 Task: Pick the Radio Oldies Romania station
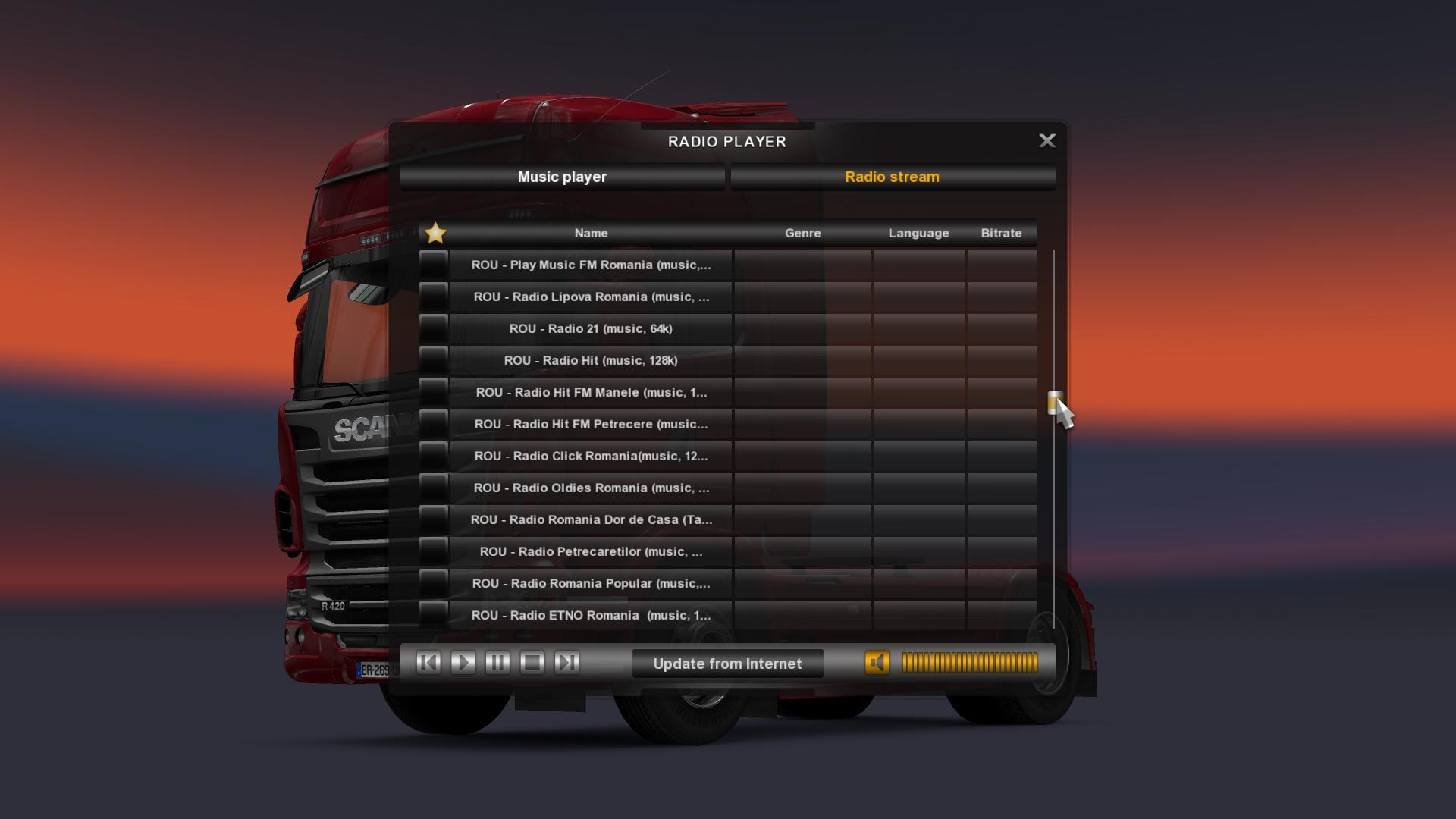coord(591,488)
